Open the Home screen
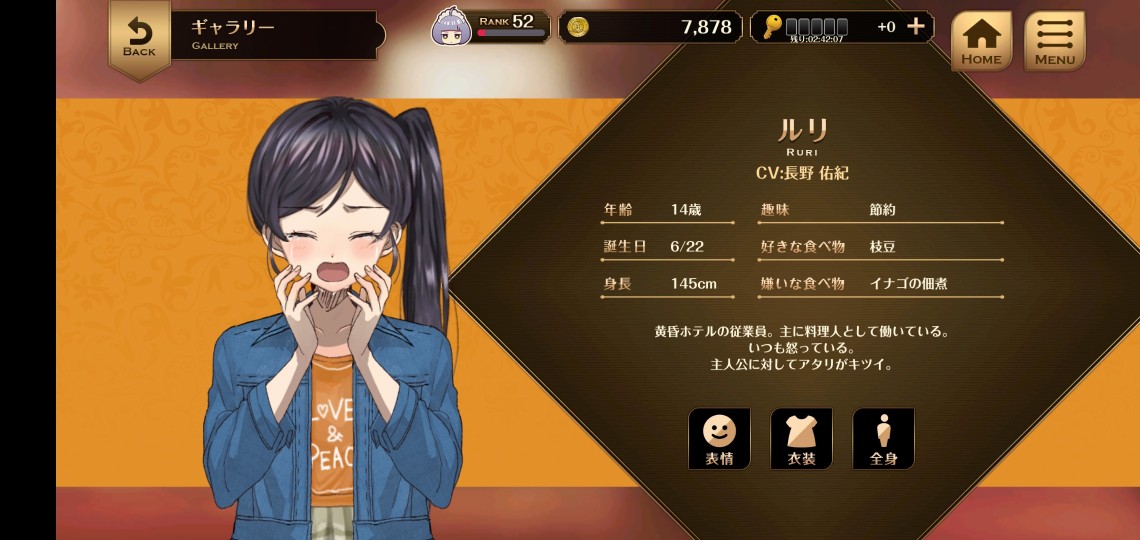 tap(980, 40)
